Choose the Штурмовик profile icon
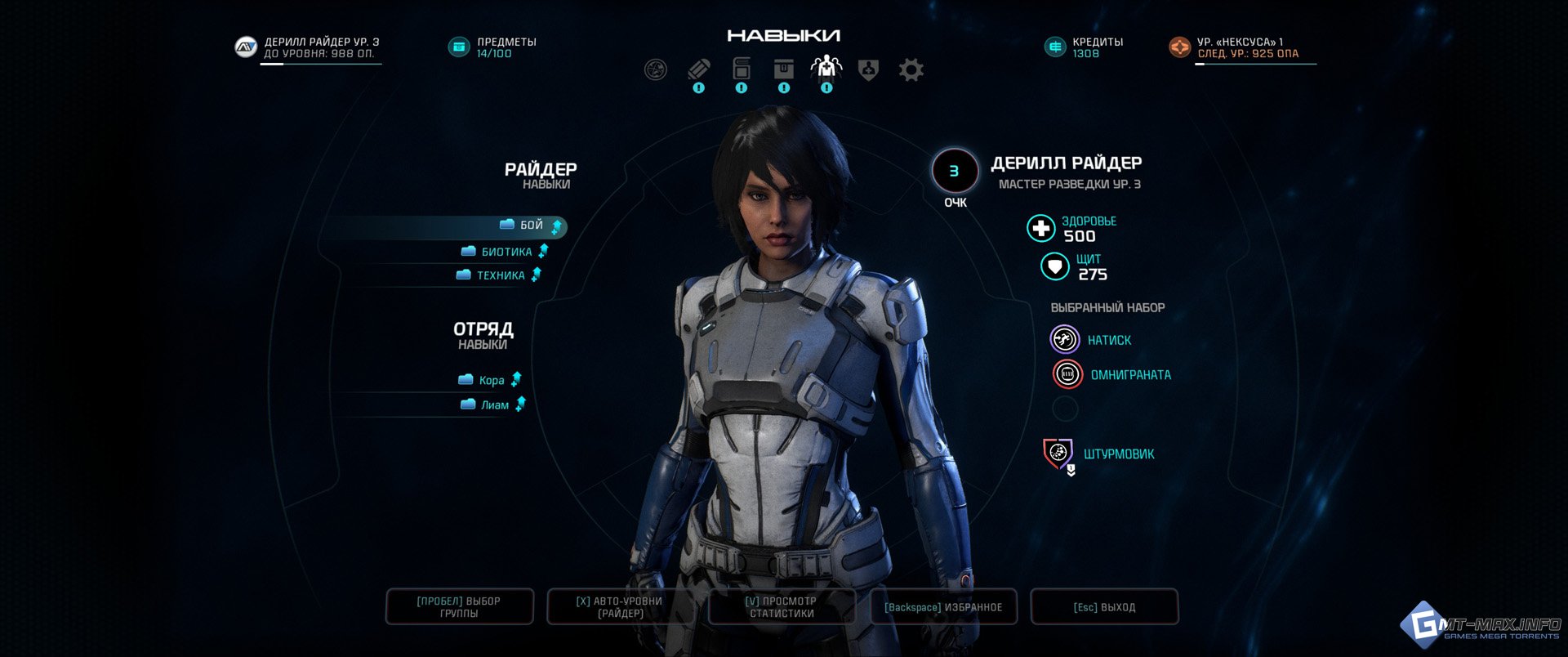This screenshot has height=657, width=1568. [x=1058, y=454]
